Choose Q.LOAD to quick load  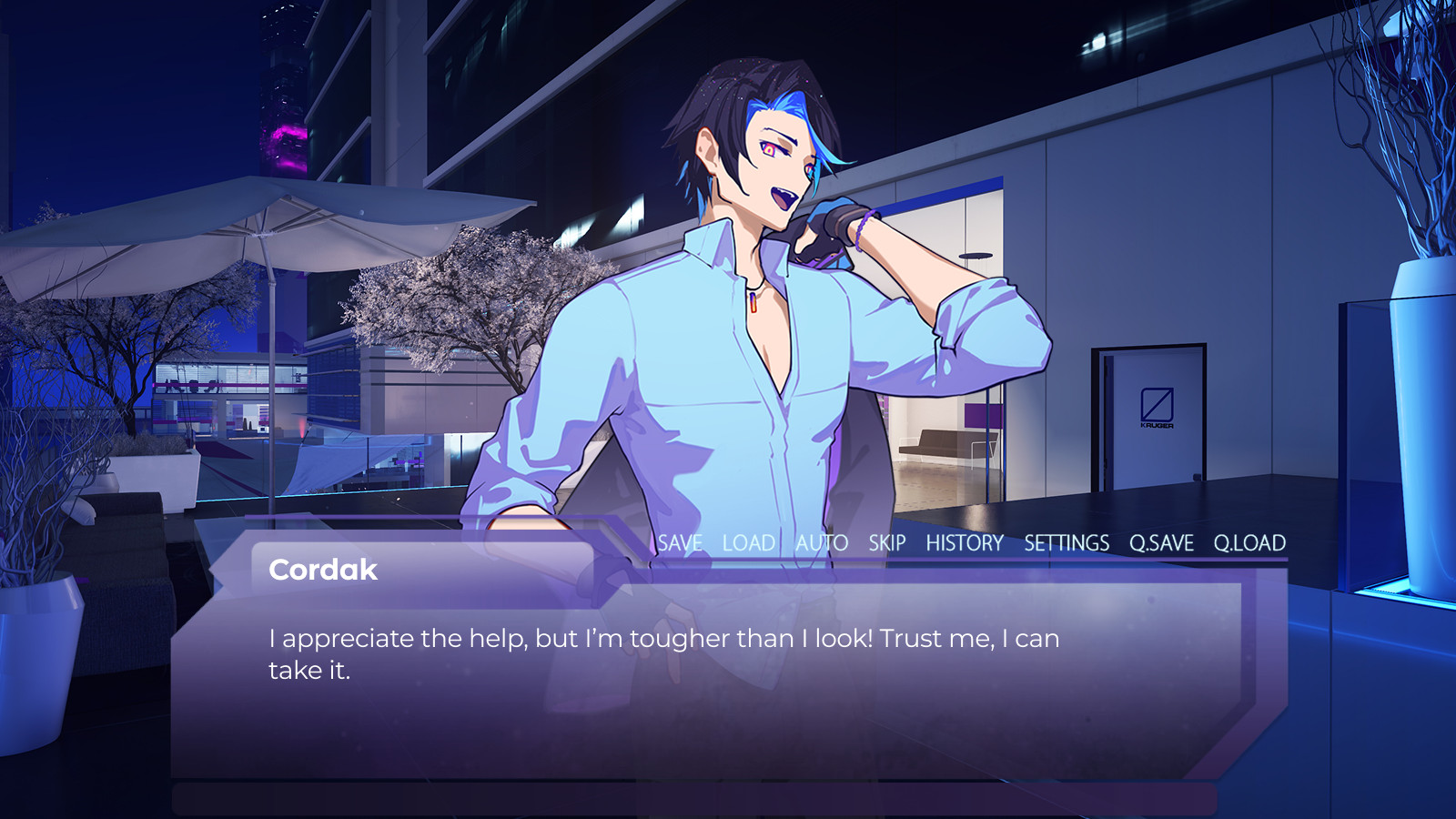1249,543
